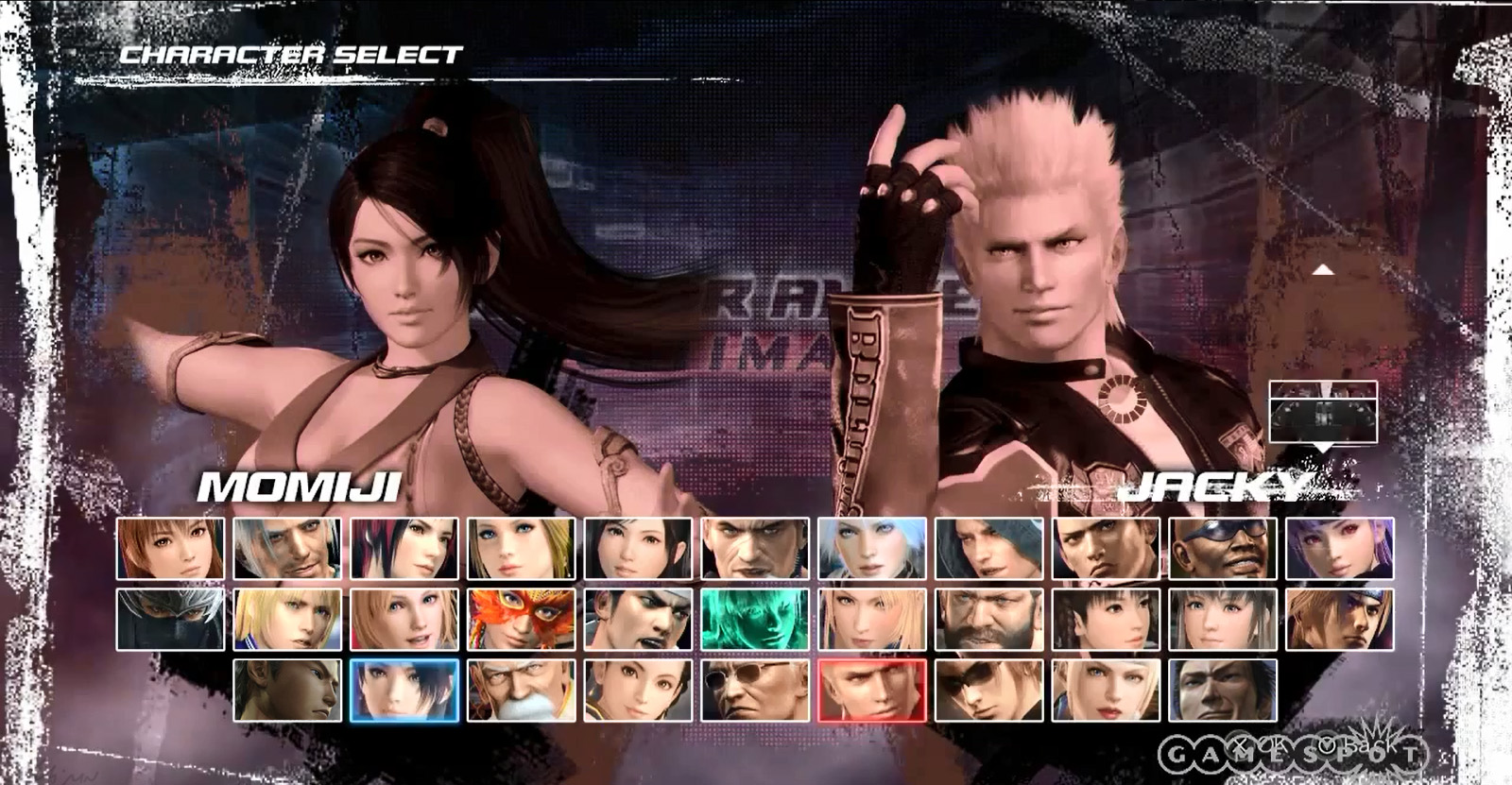Select the masked ninja Ryu Hayabusa

pos(170,620)
